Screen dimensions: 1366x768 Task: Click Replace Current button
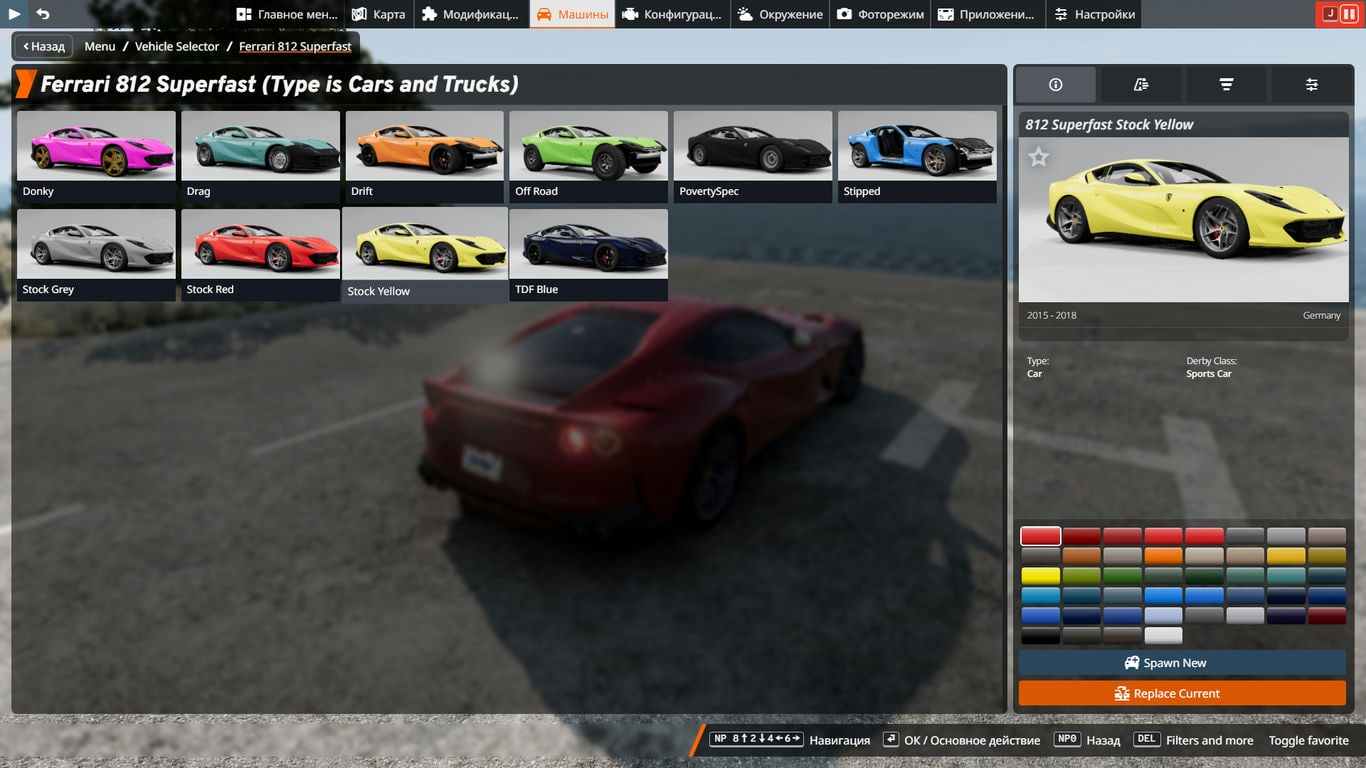[x=1182, y=693]
